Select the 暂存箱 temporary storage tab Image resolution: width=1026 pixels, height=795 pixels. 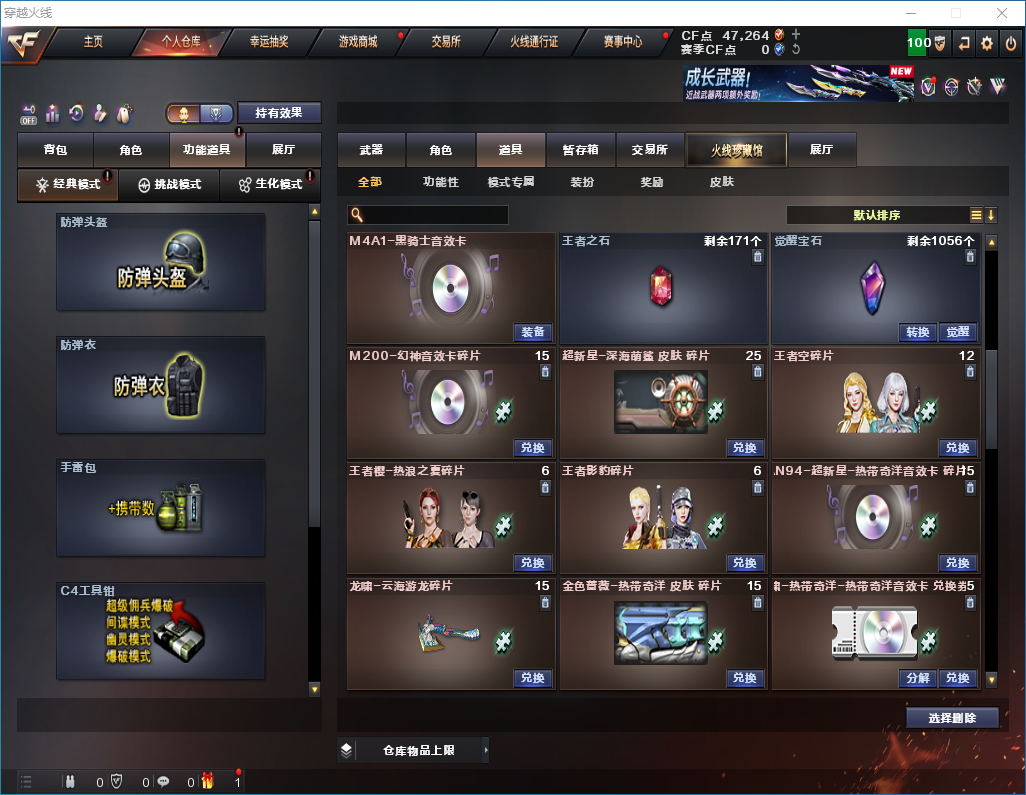580,150
